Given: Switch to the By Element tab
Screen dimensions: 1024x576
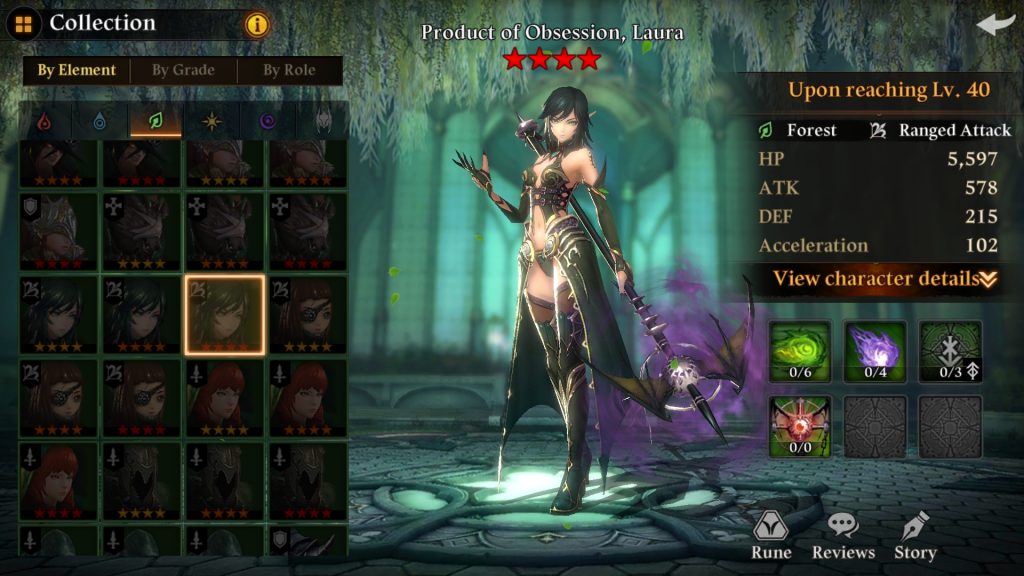Looking at the screenshot, I should tap(76, 70).
